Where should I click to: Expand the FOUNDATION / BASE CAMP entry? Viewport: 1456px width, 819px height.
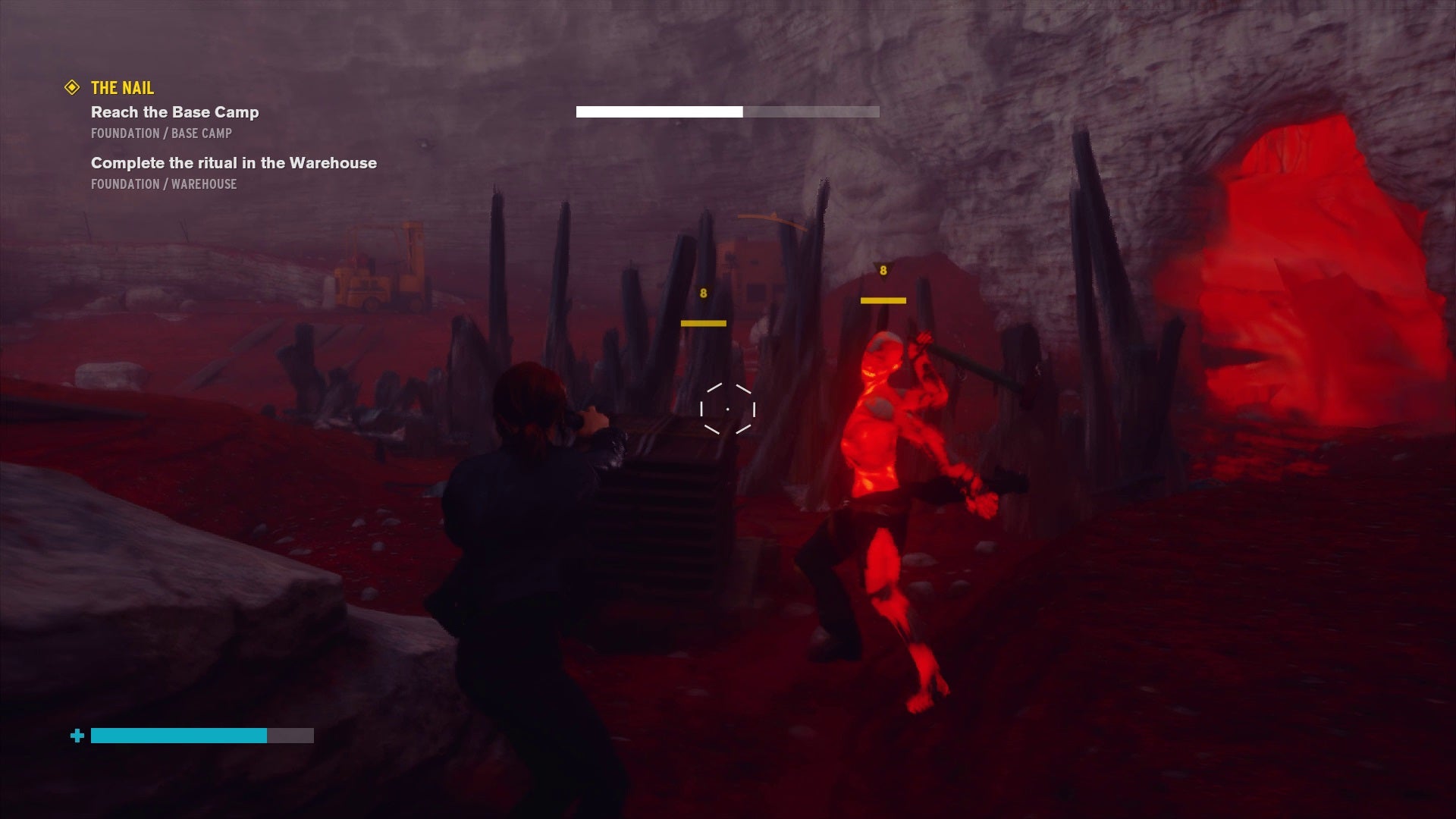161,133
